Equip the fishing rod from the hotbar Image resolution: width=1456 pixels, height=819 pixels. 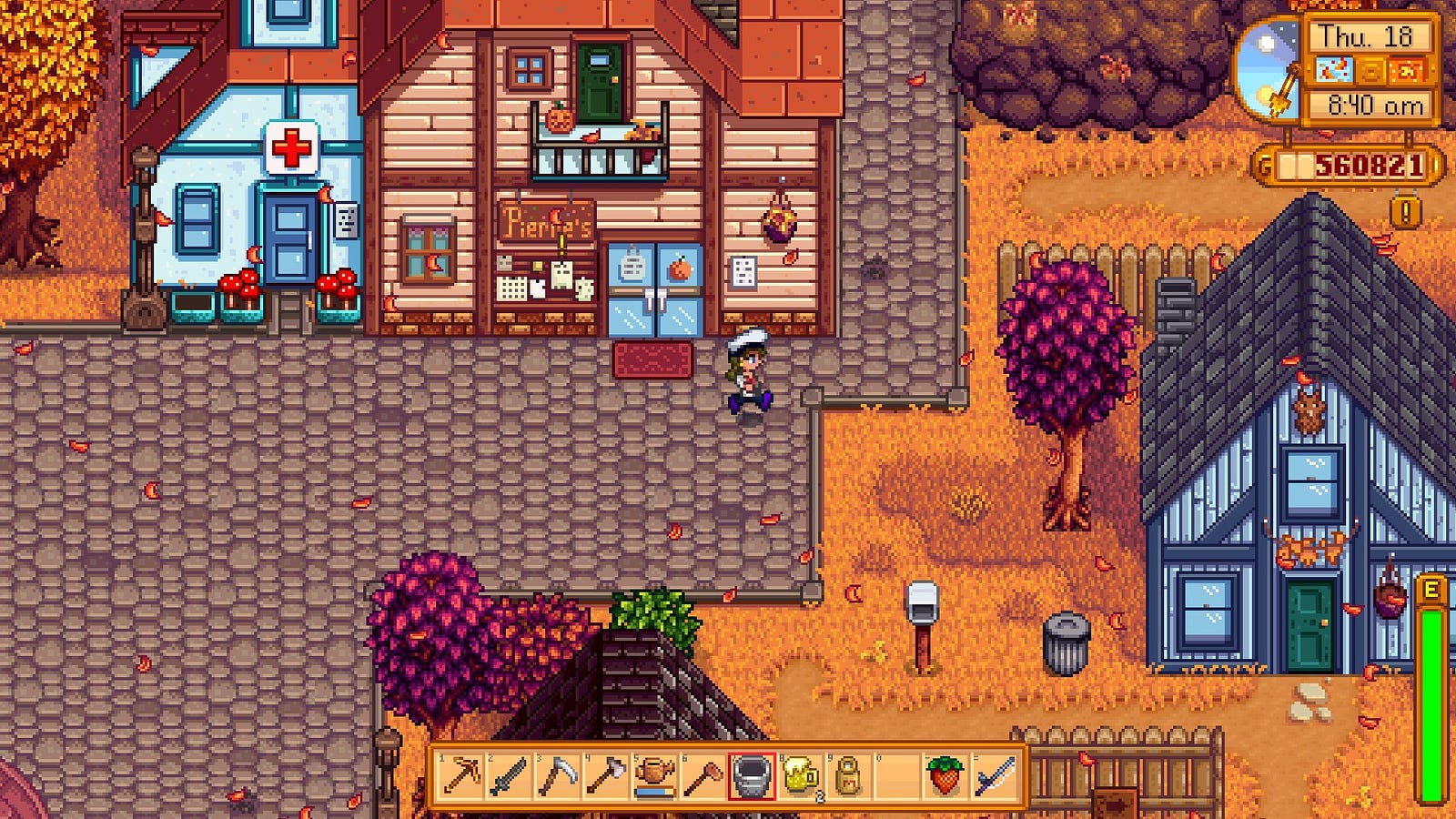coord(994,776)
